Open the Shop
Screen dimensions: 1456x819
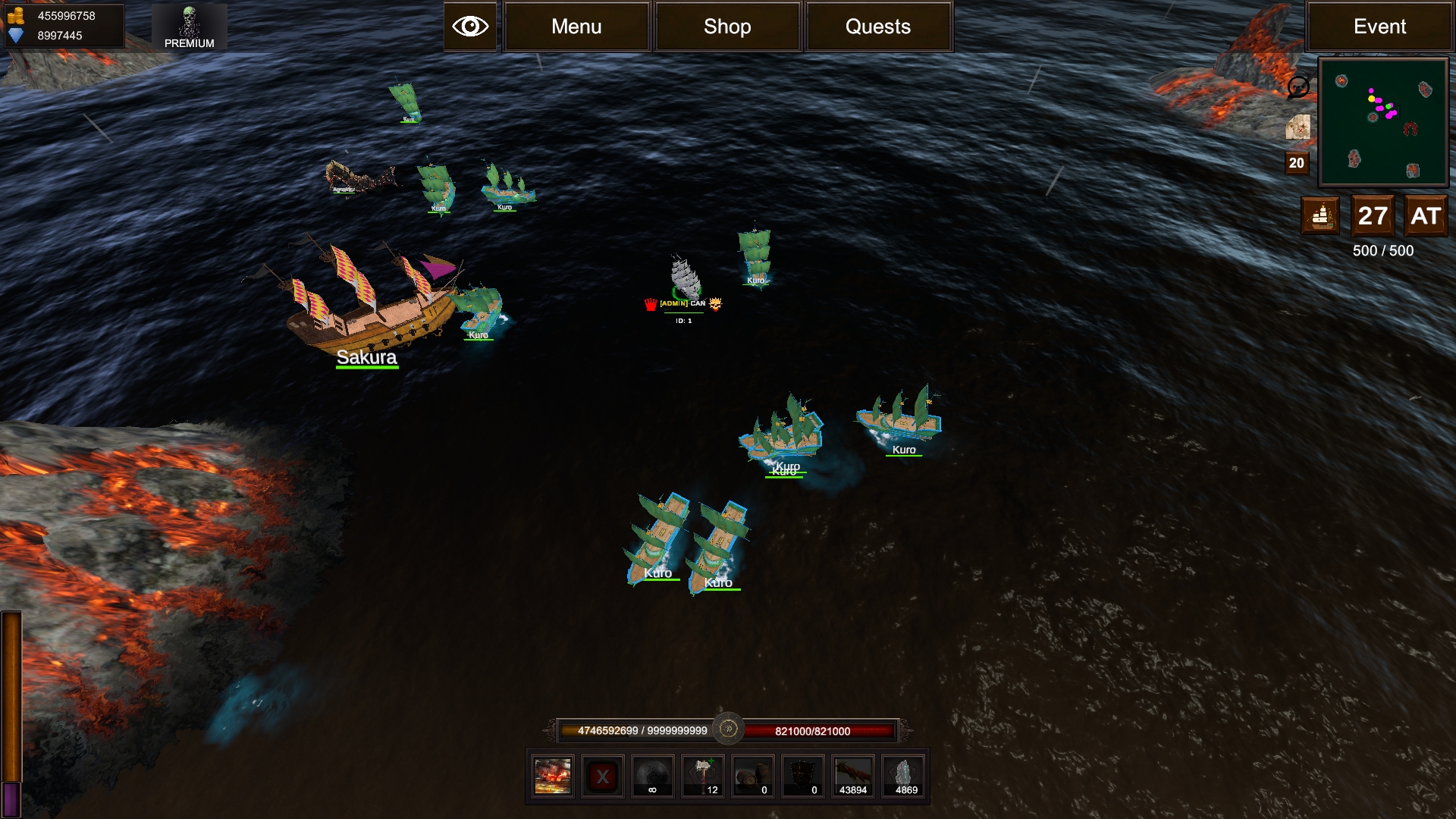[727, 27]
